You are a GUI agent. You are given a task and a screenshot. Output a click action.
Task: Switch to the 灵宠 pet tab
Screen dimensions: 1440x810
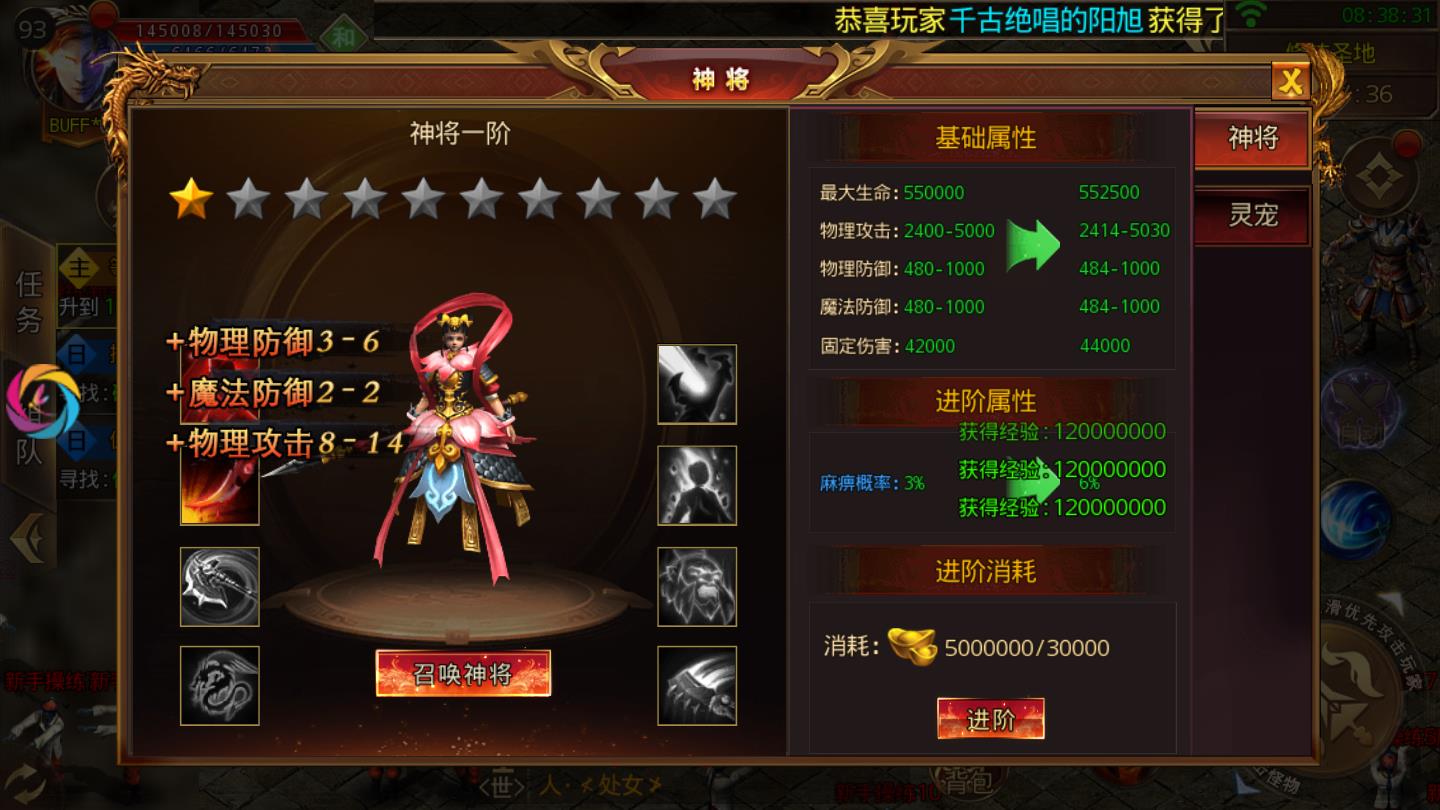click(1251, 215)
